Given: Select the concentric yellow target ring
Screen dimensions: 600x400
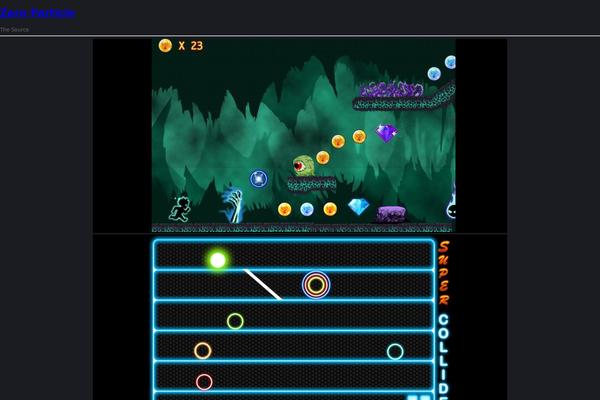Looking at the screenshot, I should 316,285.
